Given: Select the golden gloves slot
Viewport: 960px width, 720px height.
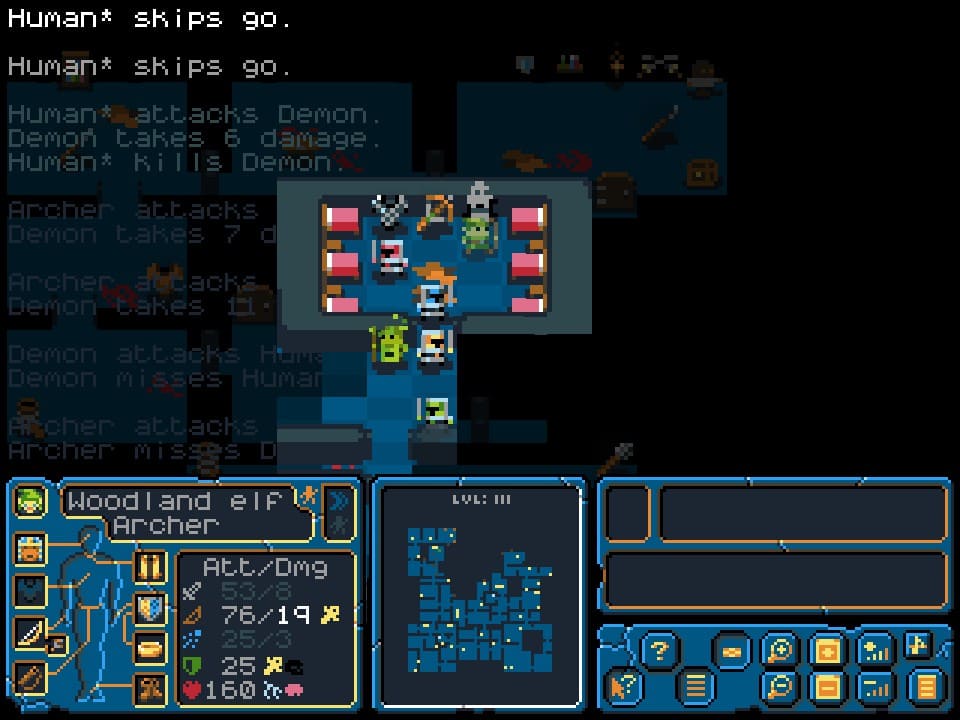Looking at the screenshot, I should (150, 567).
